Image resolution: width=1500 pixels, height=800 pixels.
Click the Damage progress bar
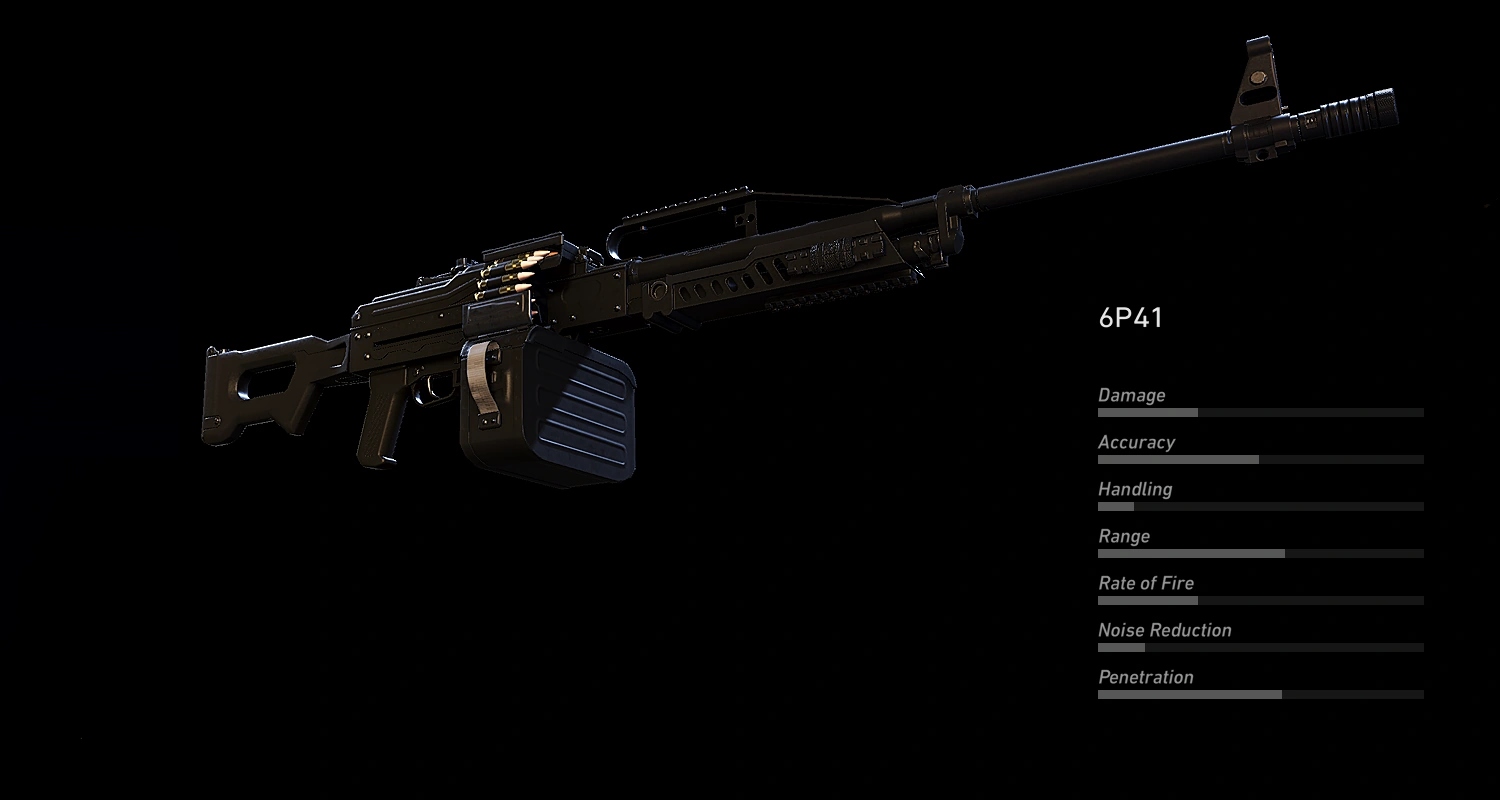point(1260,413)
